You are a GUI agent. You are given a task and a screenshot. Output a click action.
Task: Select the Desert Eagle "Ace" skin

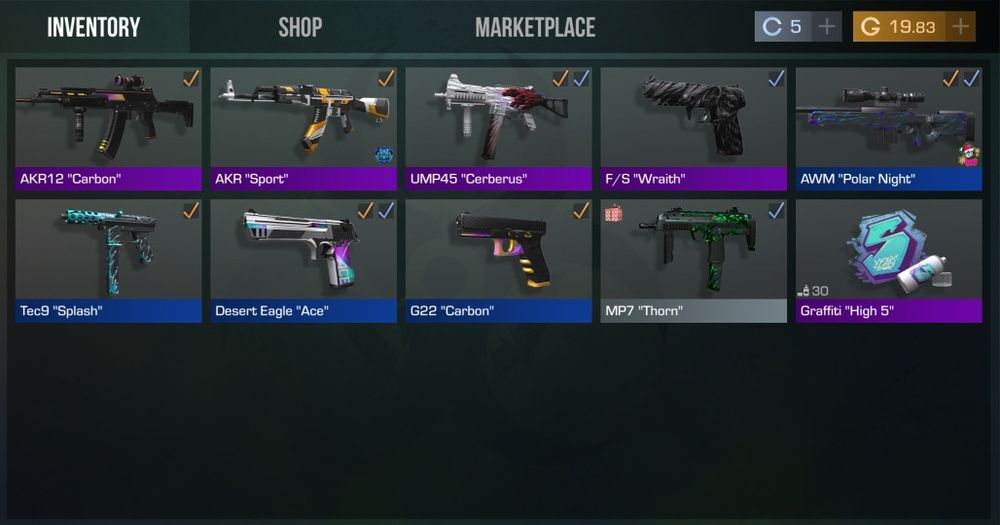pyautogui.click(x=303, y=260)
